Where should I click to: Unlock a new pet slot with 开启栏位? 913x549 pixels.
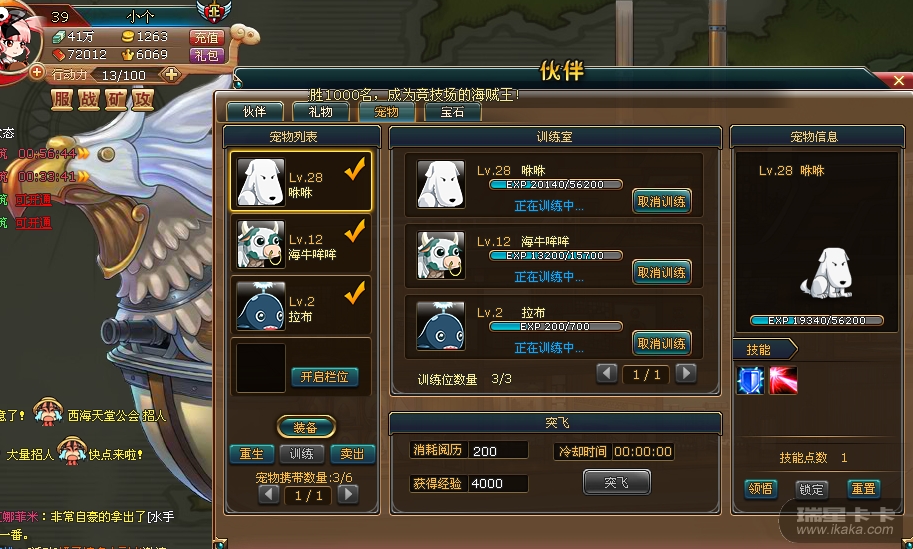click(x=324, y=377)
